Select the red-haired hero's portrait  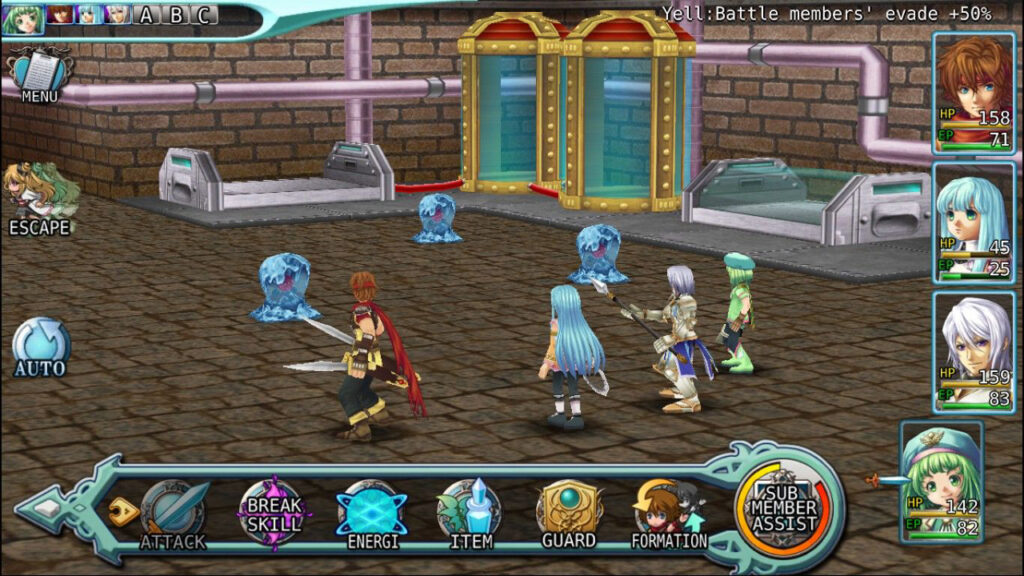point(973,93)
